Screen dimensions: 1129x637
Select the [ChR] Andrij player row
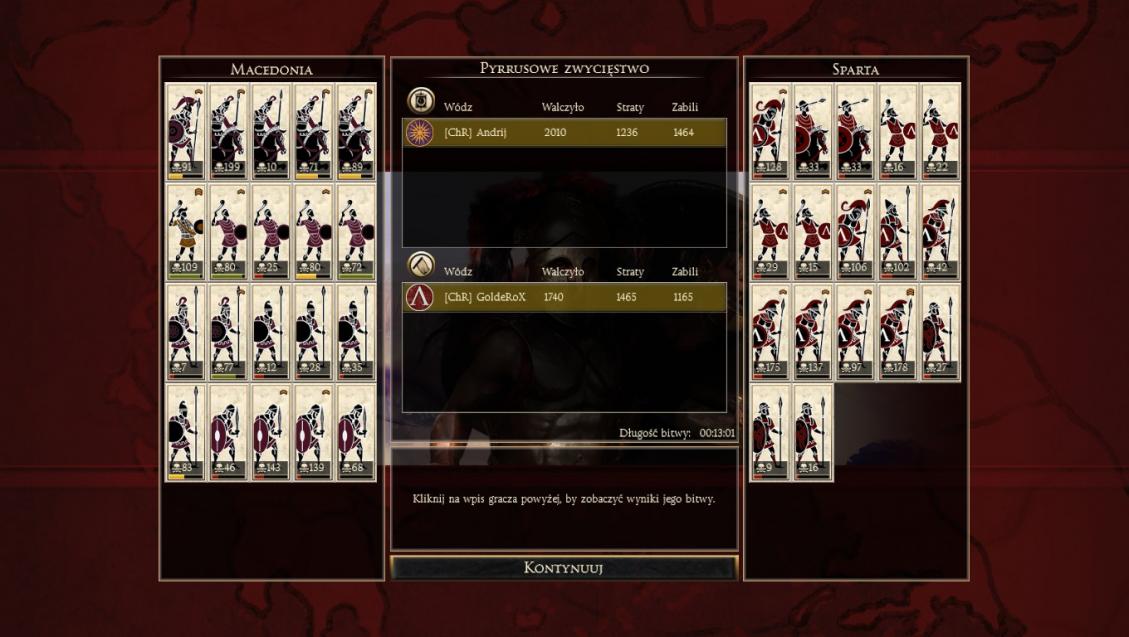pyautogui.click(x=564, y=133)
